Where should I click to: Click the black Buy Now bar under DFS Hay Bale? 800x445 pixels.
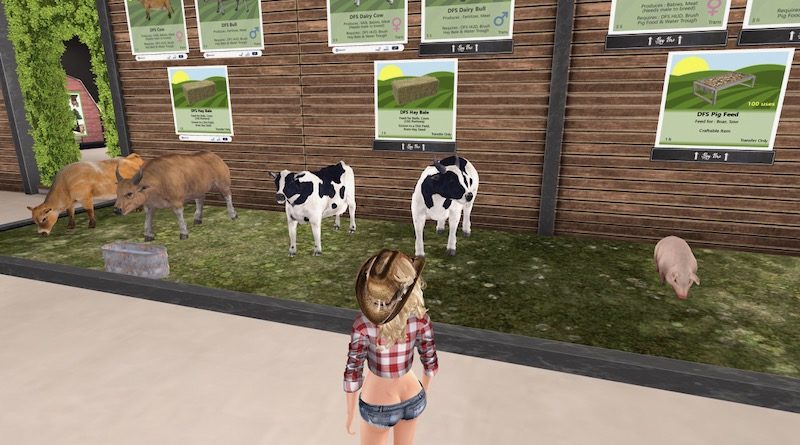[x=414, y=146]
